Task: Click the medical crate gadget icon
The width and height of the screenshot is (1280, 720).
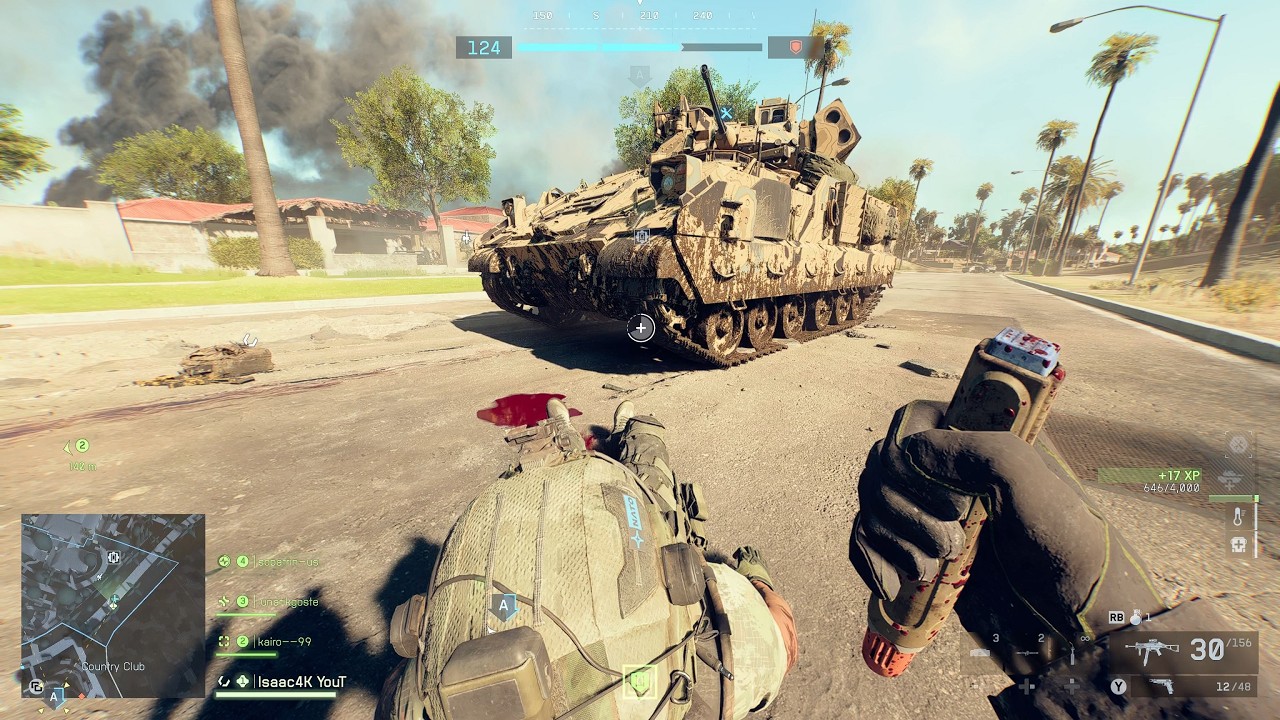Action: pyautogui.click(x=1239, y=545)
